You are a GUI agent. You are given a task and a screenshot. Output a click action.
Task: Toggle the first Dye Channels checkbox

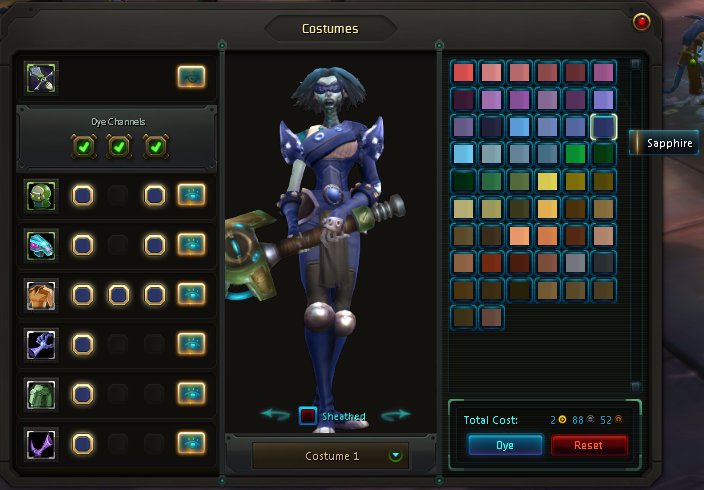[83, 147]
